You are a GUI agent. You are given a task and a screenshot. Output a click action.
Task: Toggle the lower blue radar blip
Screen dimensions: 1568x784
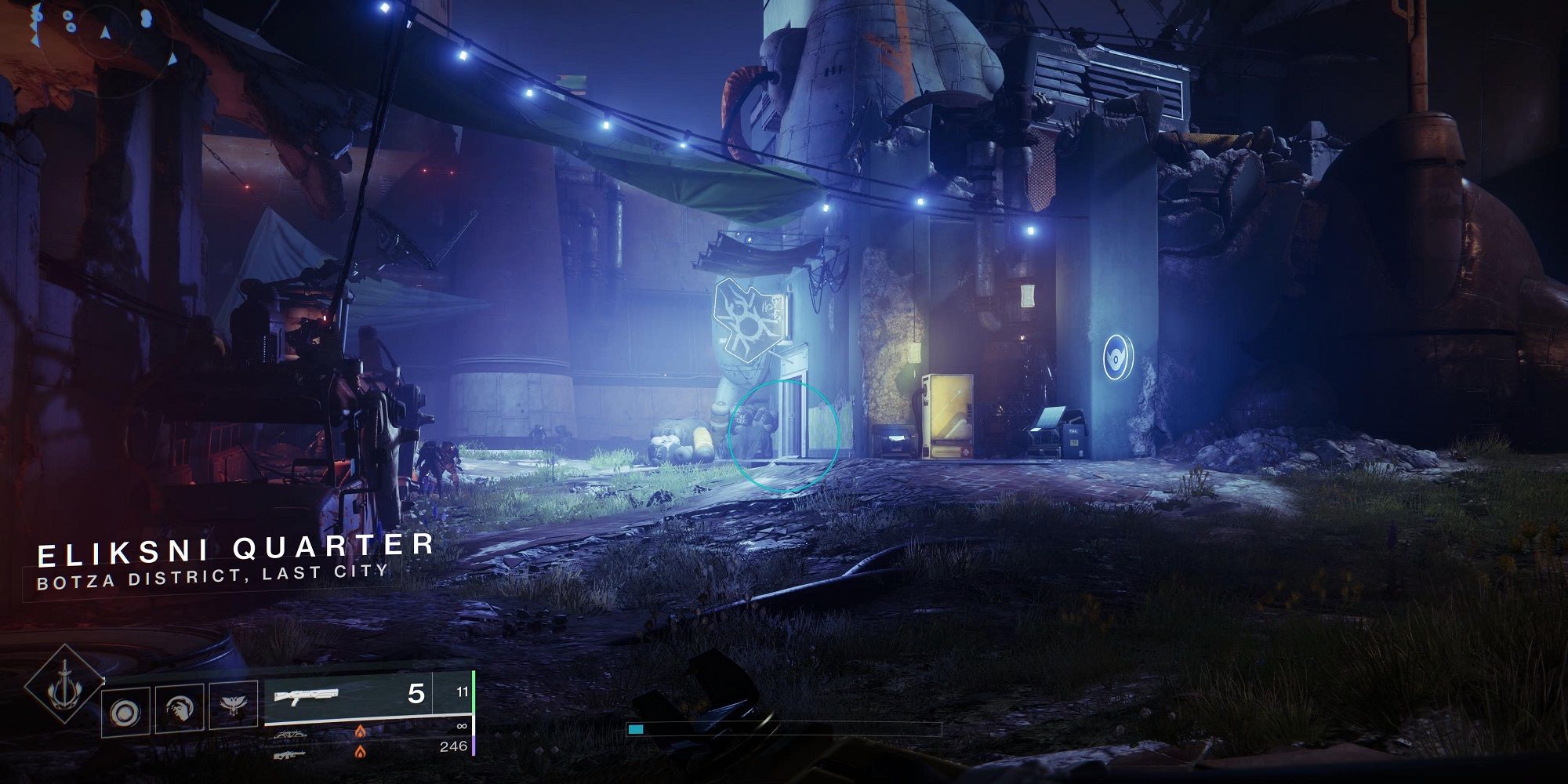(x=71, y=28)
